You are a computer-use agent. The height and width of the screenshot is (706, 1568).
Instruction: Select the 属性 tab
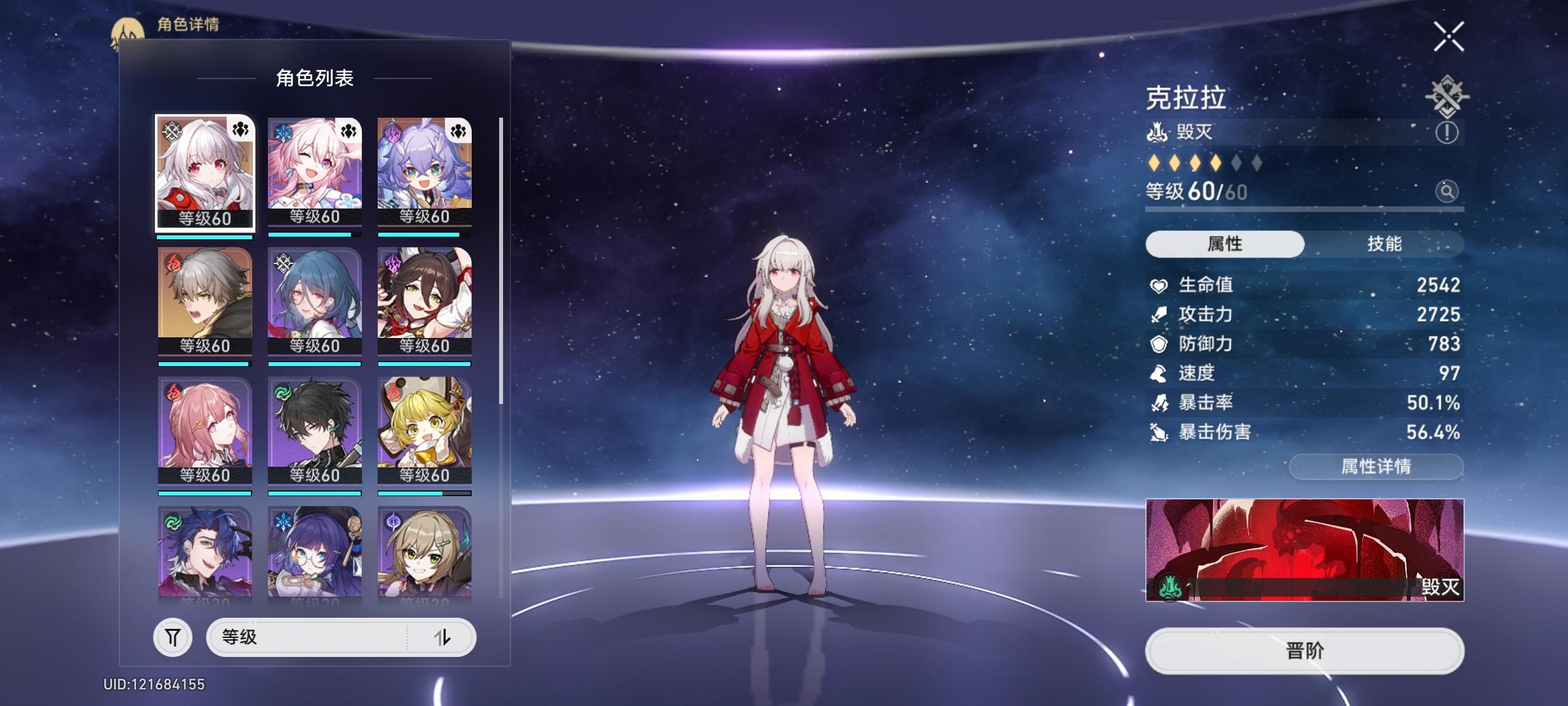[x=1225, y=243]
